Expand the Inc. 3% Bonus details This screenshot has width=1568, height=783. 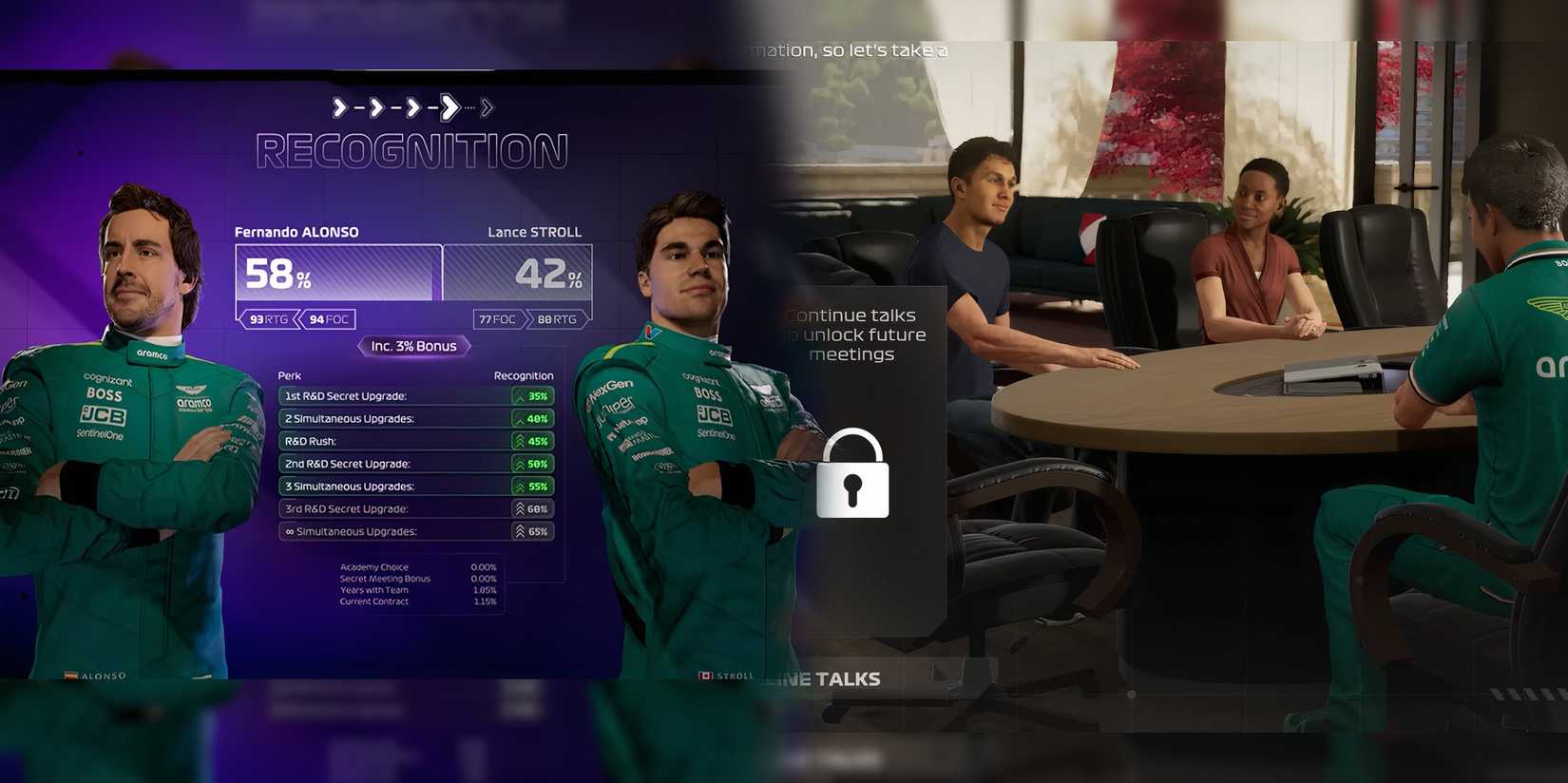point(413,346)
